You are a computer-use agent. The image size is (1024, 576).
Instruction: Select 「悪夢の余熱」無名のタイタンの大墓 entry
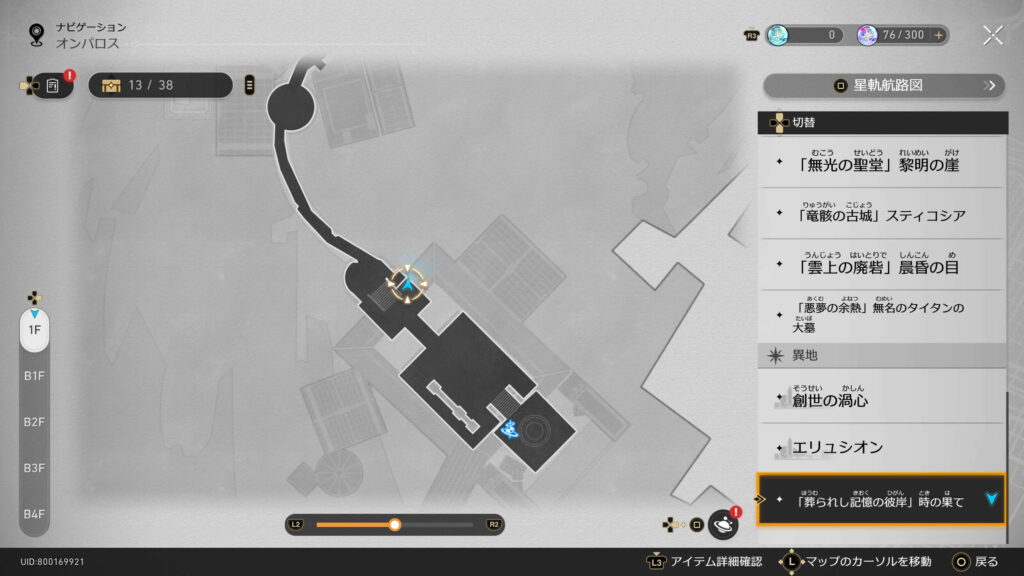point(880,316)
